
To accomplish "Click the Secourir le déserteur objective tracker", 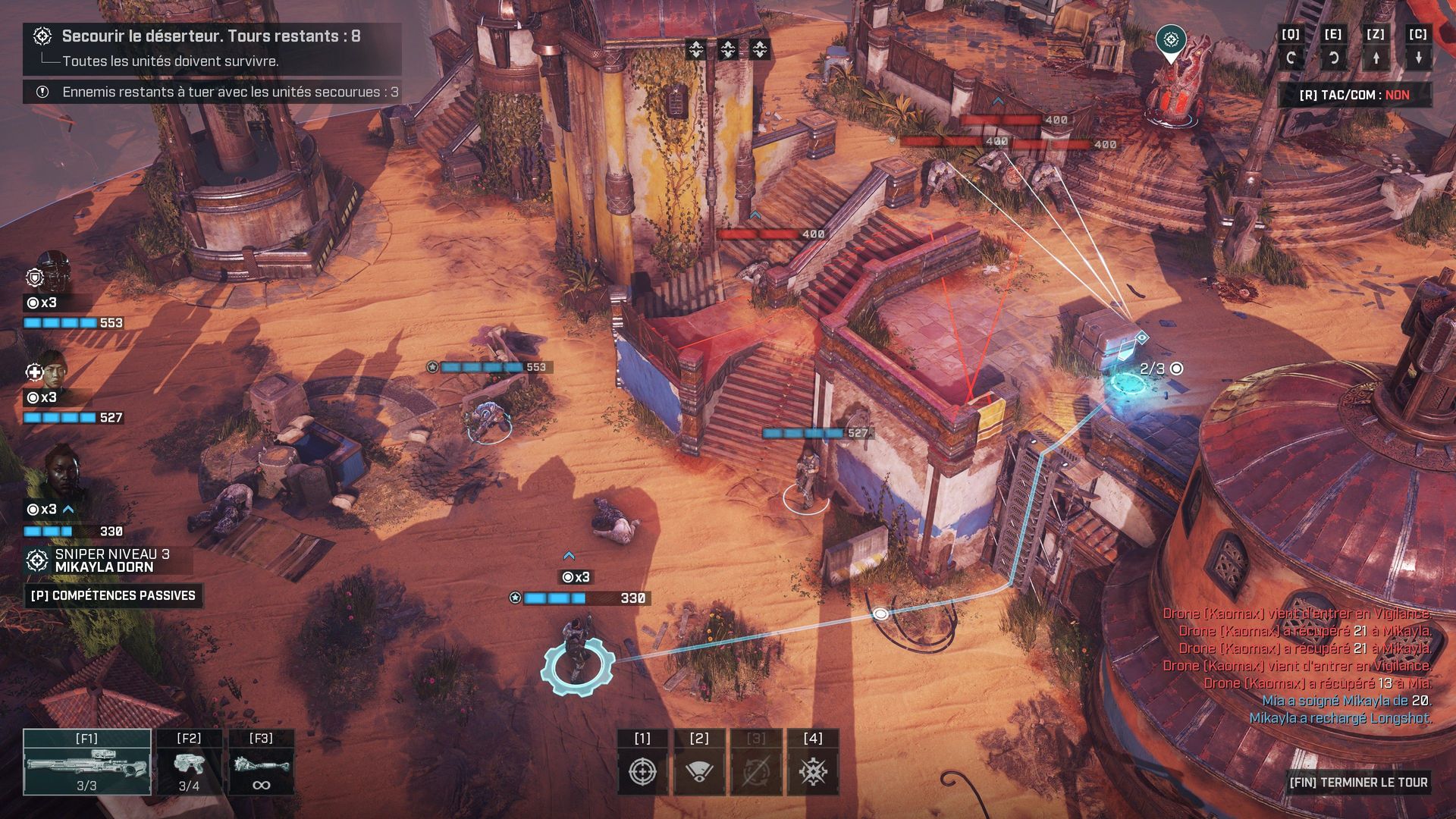I will [211, 36].
